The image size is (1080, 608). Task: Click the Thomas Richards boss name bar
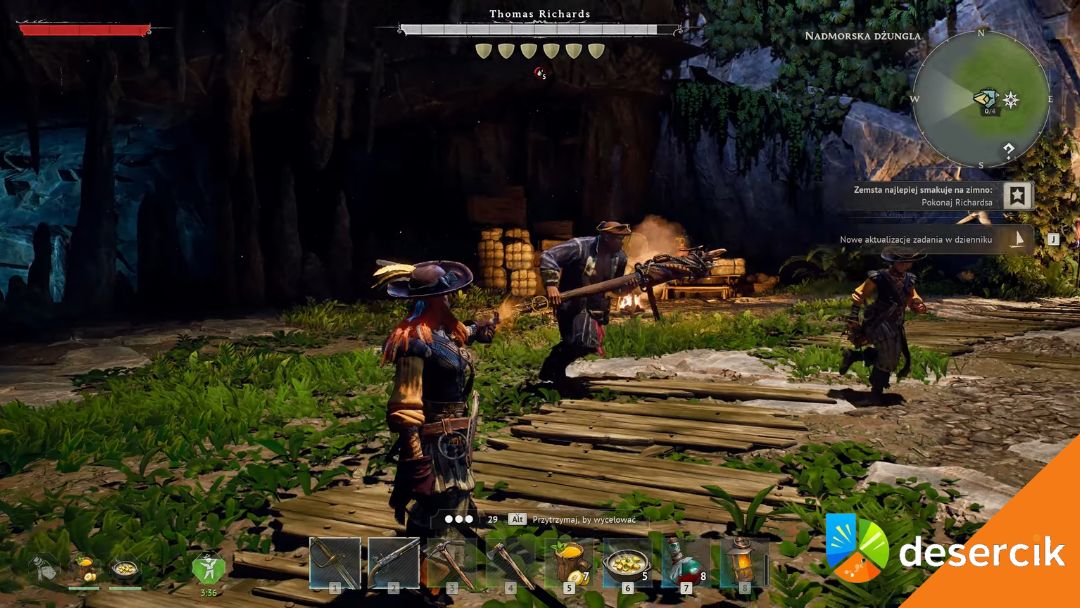[x=540, y=29]
